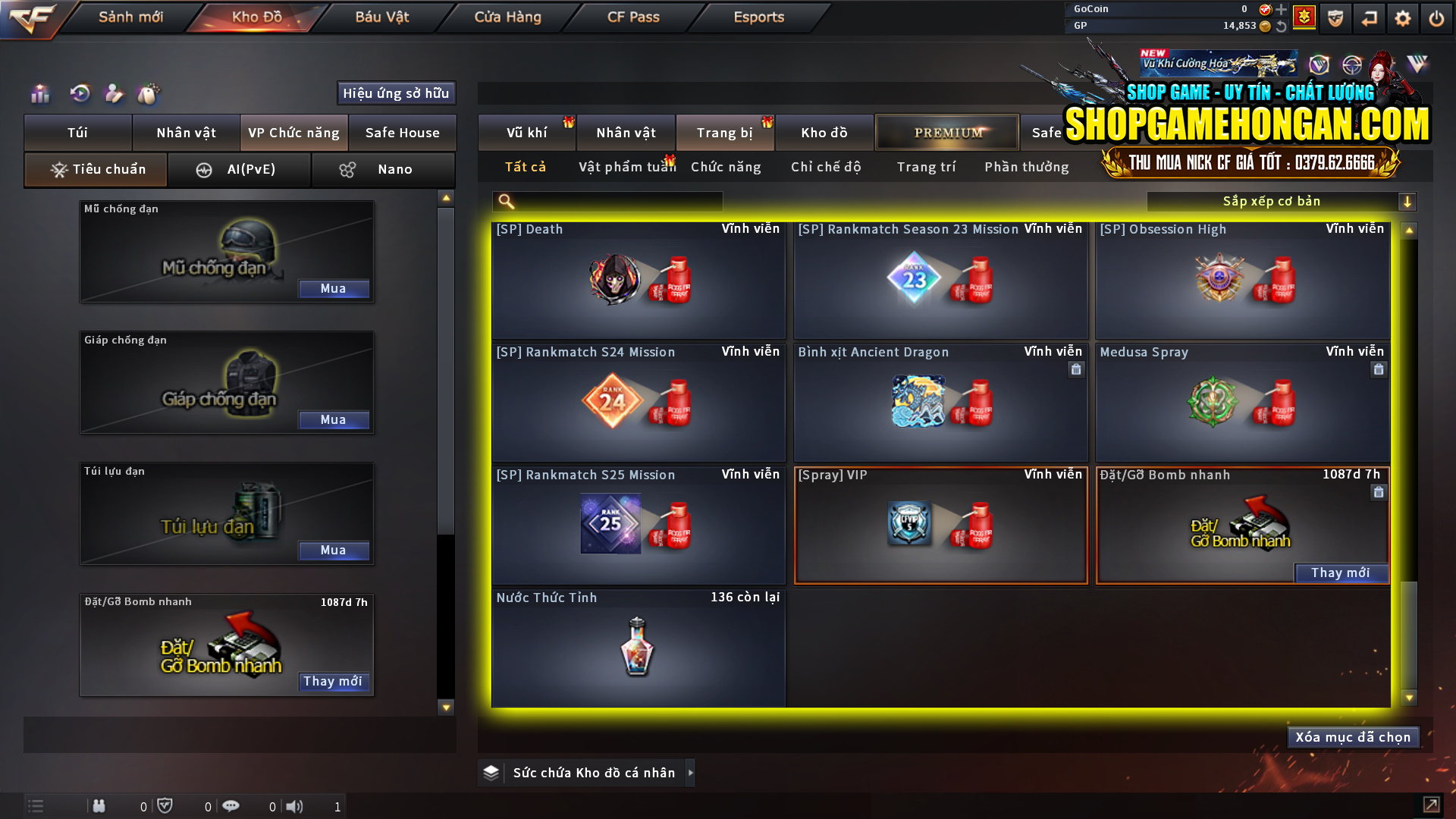Viewport: 1456px width, 819px height.
Task: Expand Sức chứa Kho đồ cá nhân
Action: click(x=690, y=773)
